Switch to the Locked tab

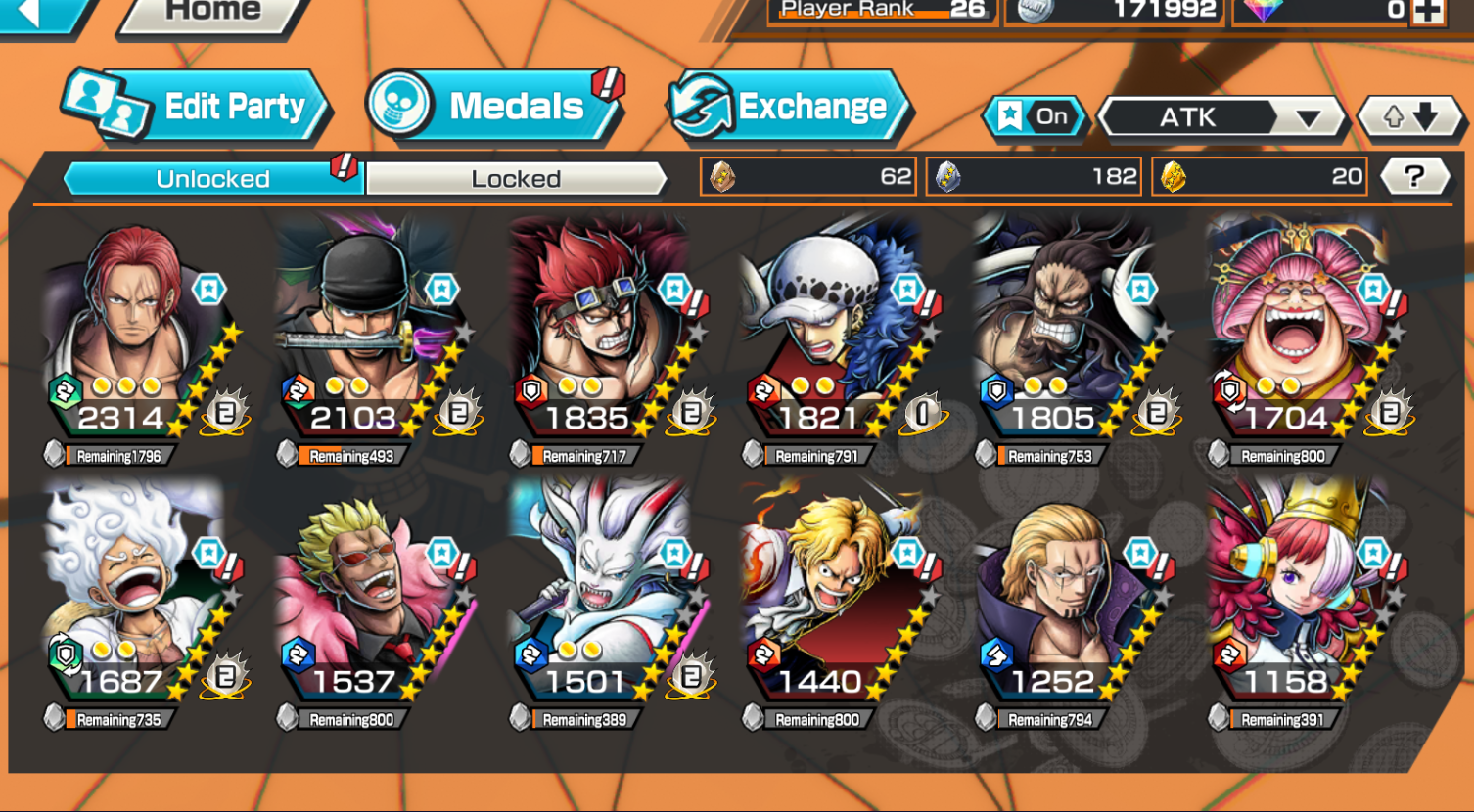coord(514,178)
